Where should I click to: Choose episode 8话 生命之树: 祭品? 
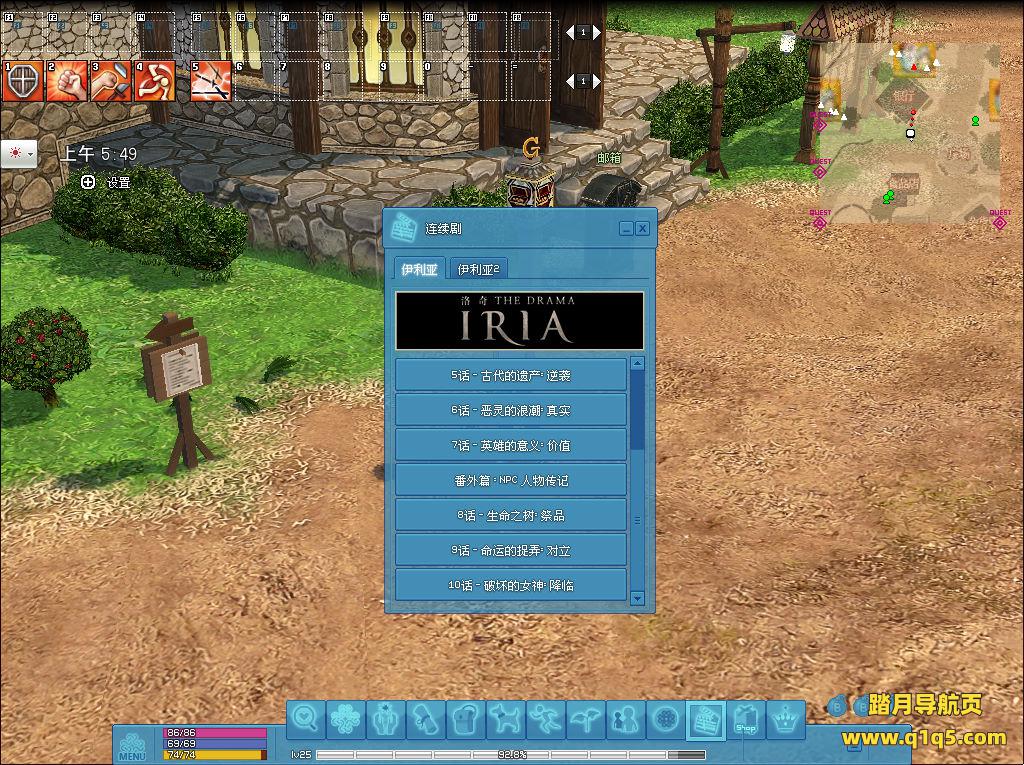(x=511, y=515)
